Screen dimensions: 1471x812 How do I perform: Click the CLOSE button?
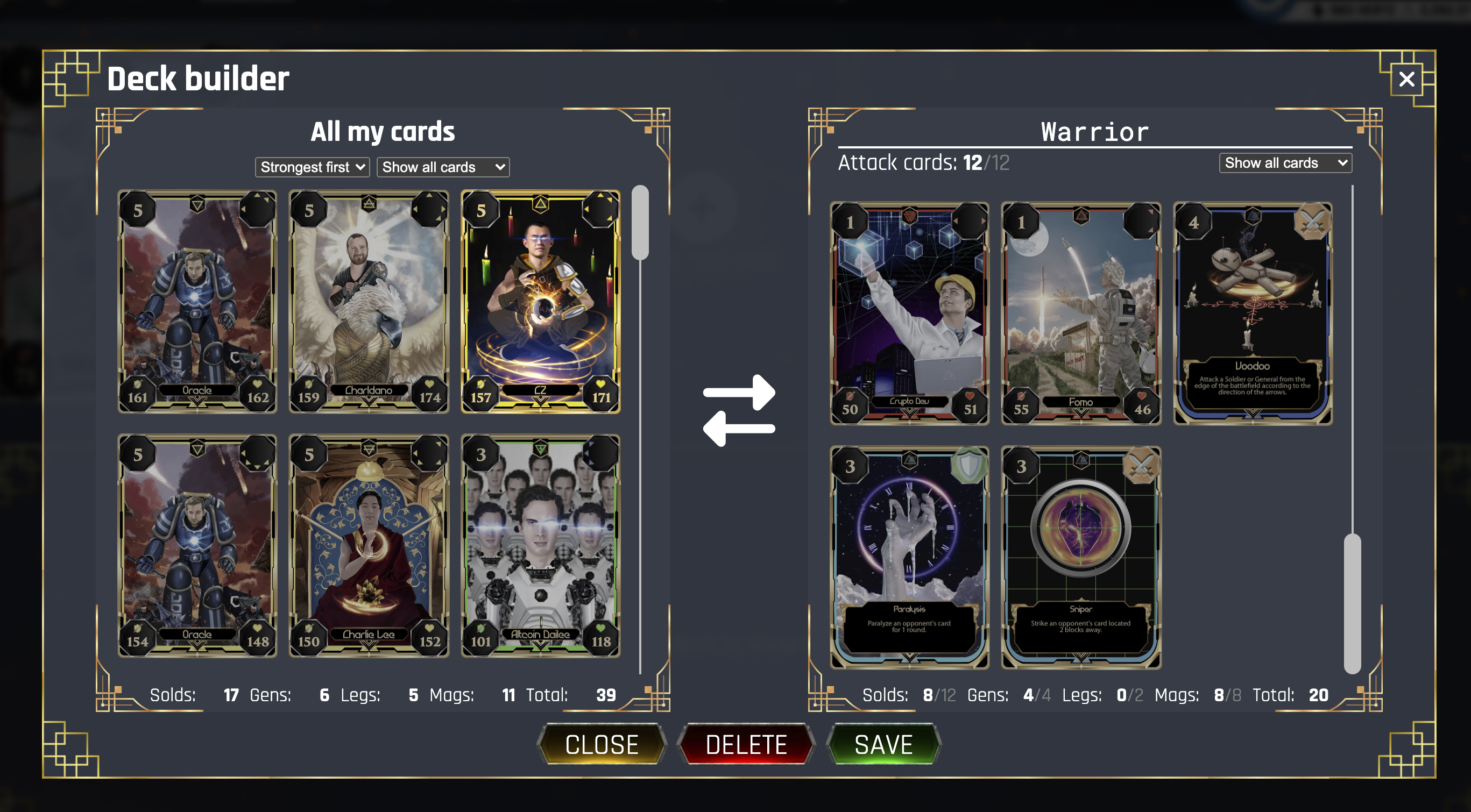[602, 744]
